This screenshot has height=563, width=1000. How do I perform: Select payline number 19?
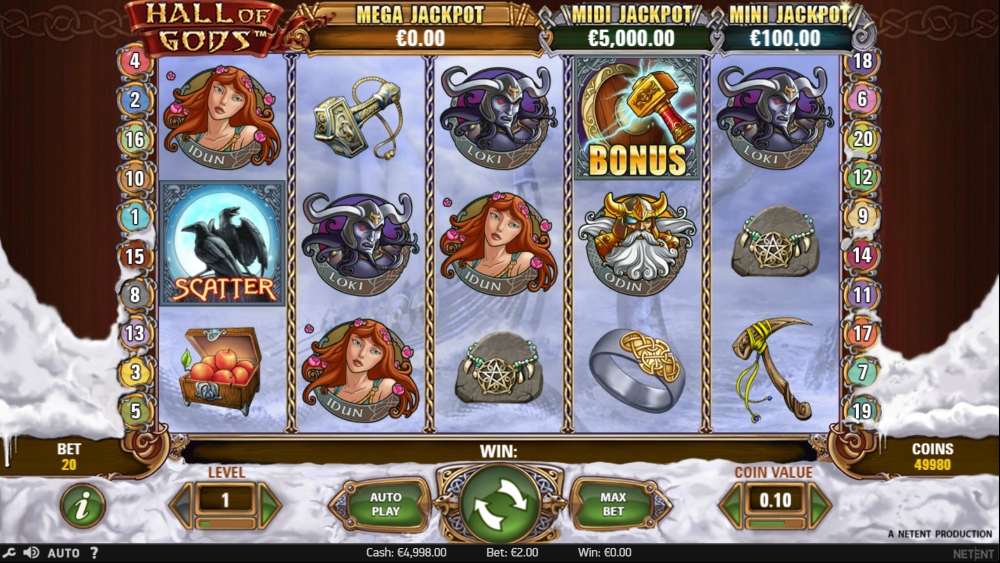[862, 410]
